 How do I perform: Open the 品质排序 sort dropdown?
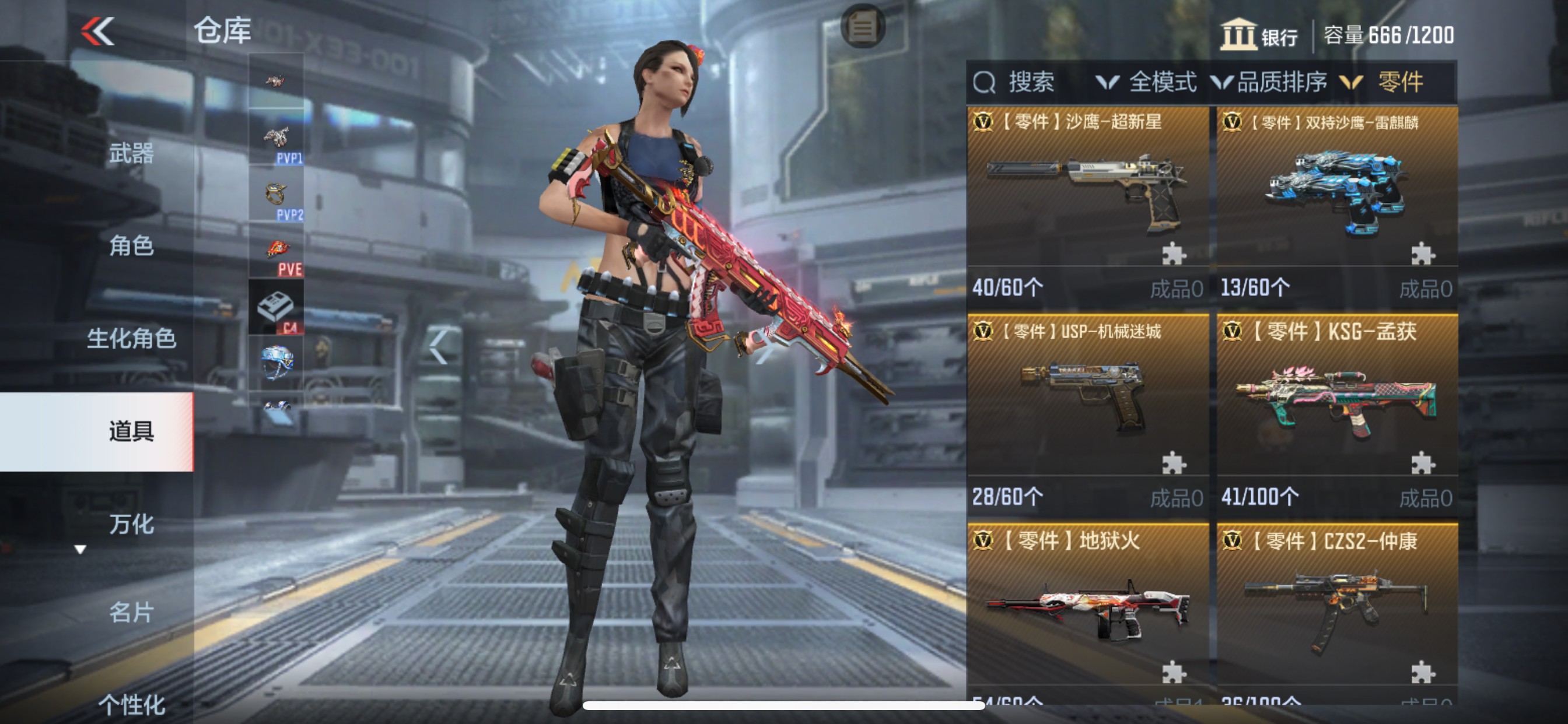pos(1270,82)
